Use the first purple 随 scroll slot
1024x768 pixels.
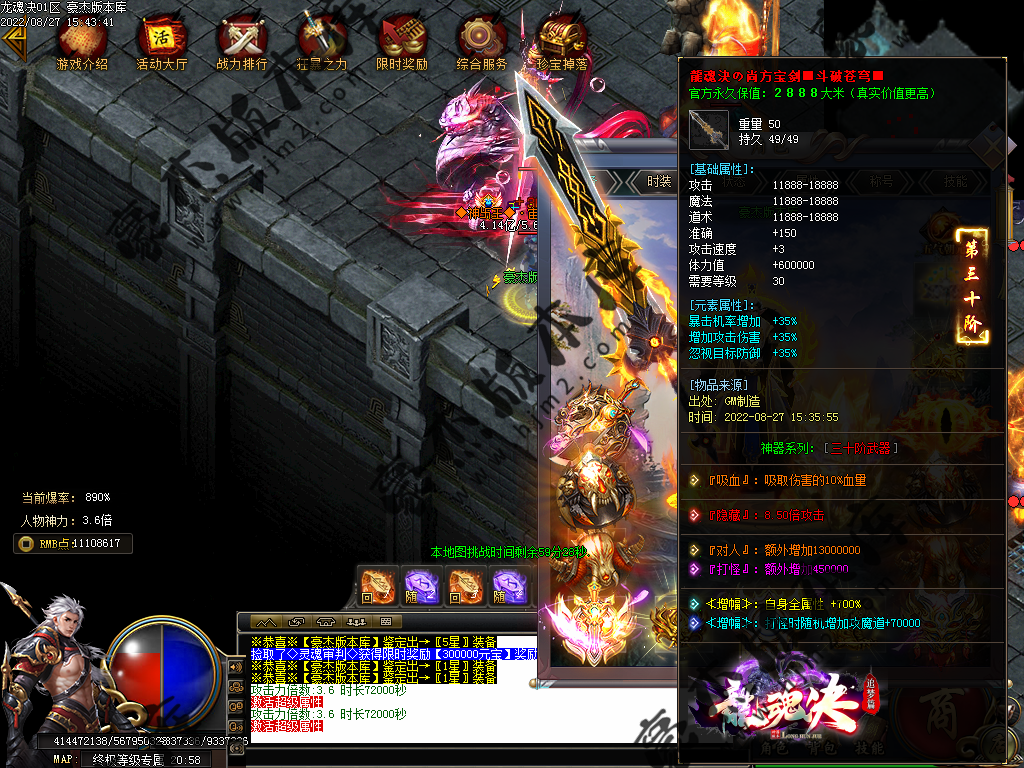pos(421,586)
